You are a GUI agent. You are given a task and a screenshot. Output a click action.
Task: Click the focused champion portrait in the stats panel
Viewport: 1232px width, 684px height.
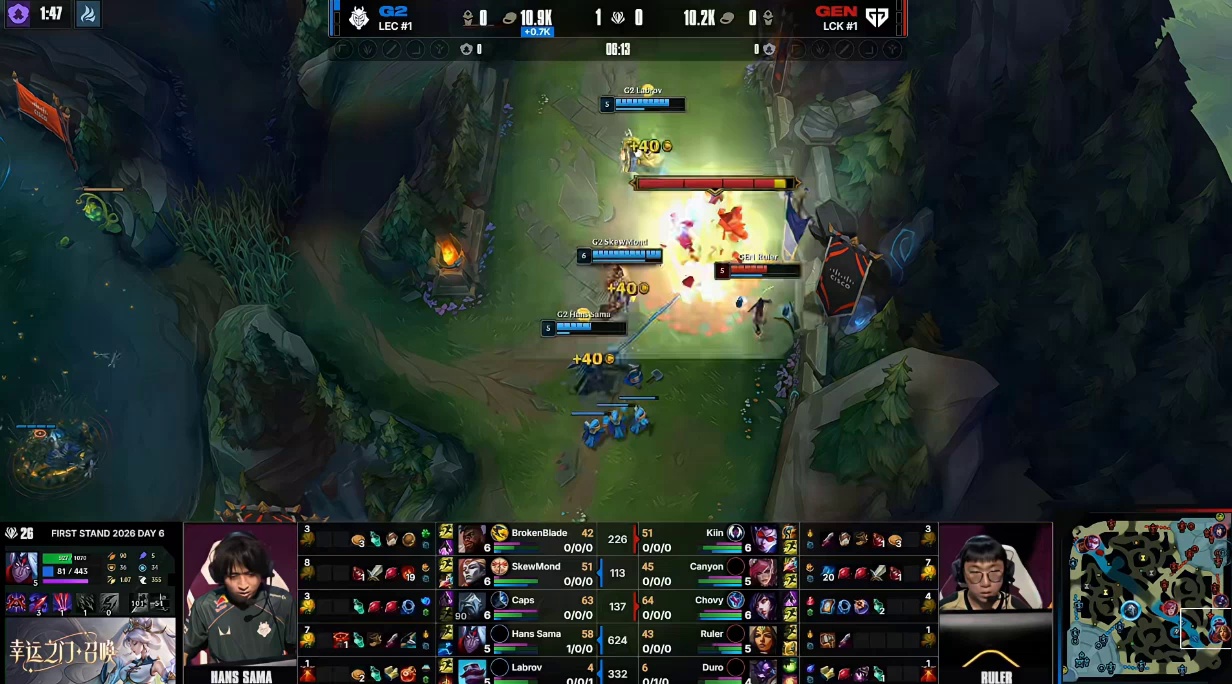pyautogui.click(x=21, y=568)
